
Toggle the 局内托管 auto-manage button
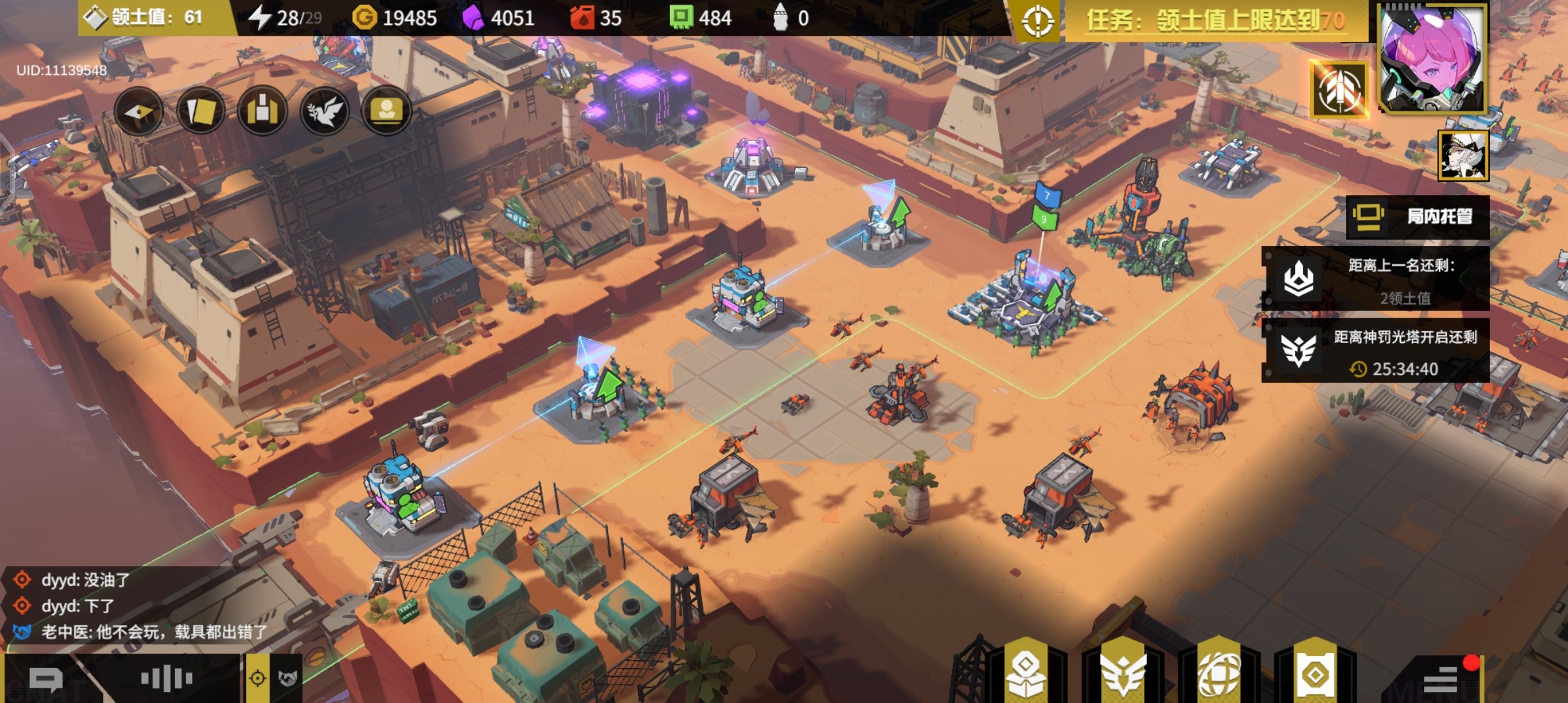1418,217
